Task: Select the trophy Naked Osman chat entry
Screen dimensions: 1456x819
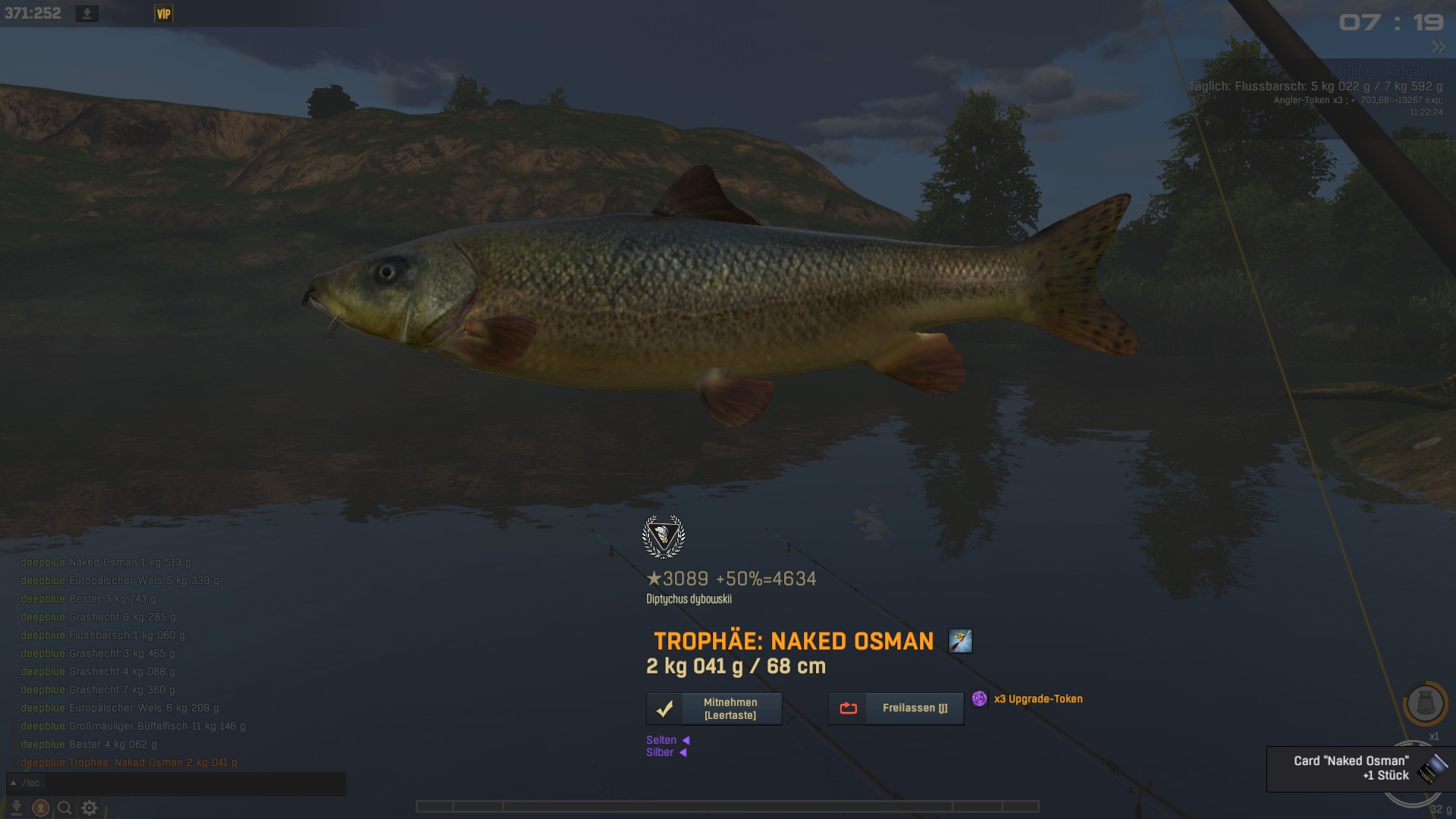Action: [x=129, y=763]
